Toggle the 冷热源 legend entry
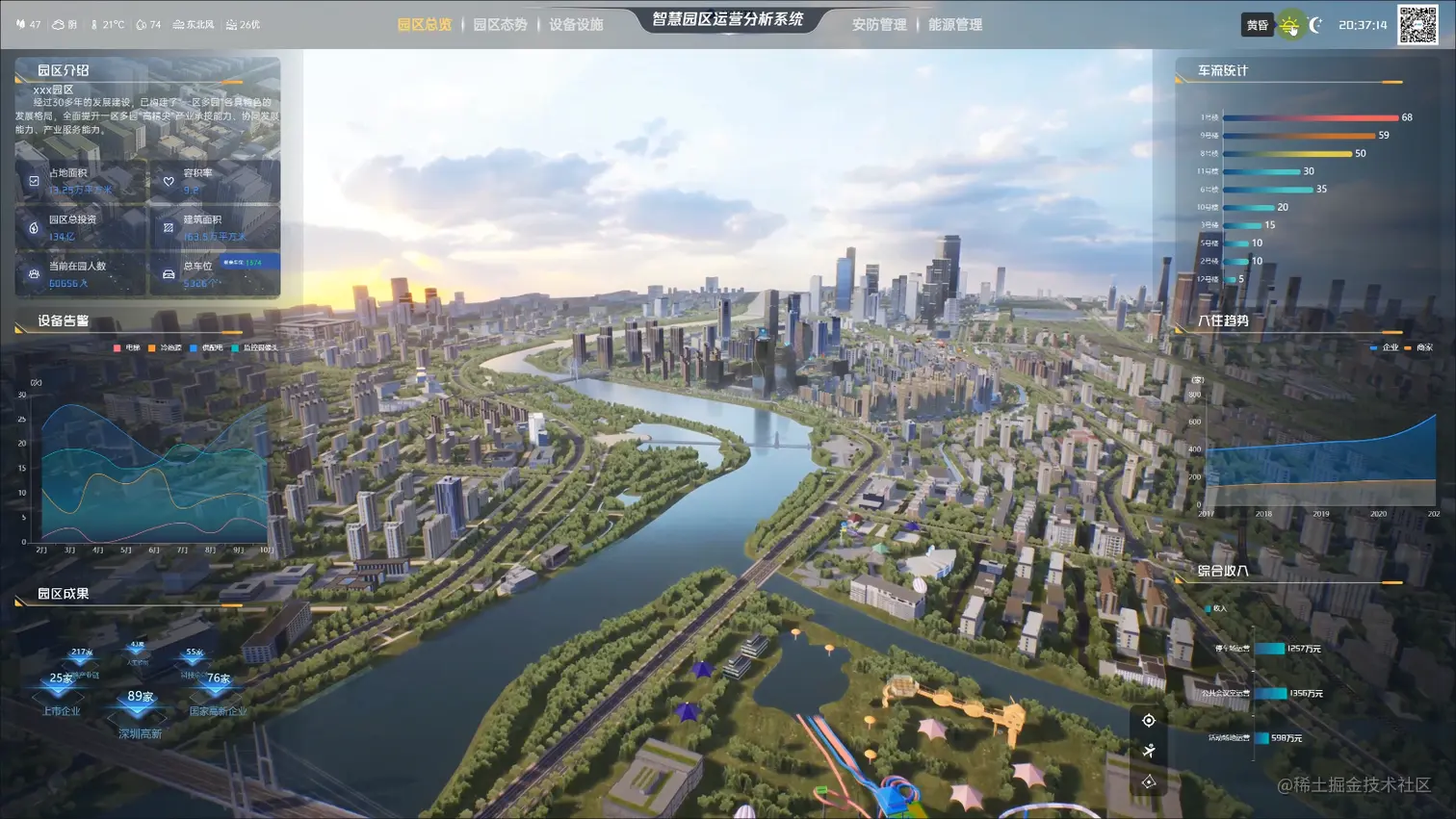 [x=165, y=348]
